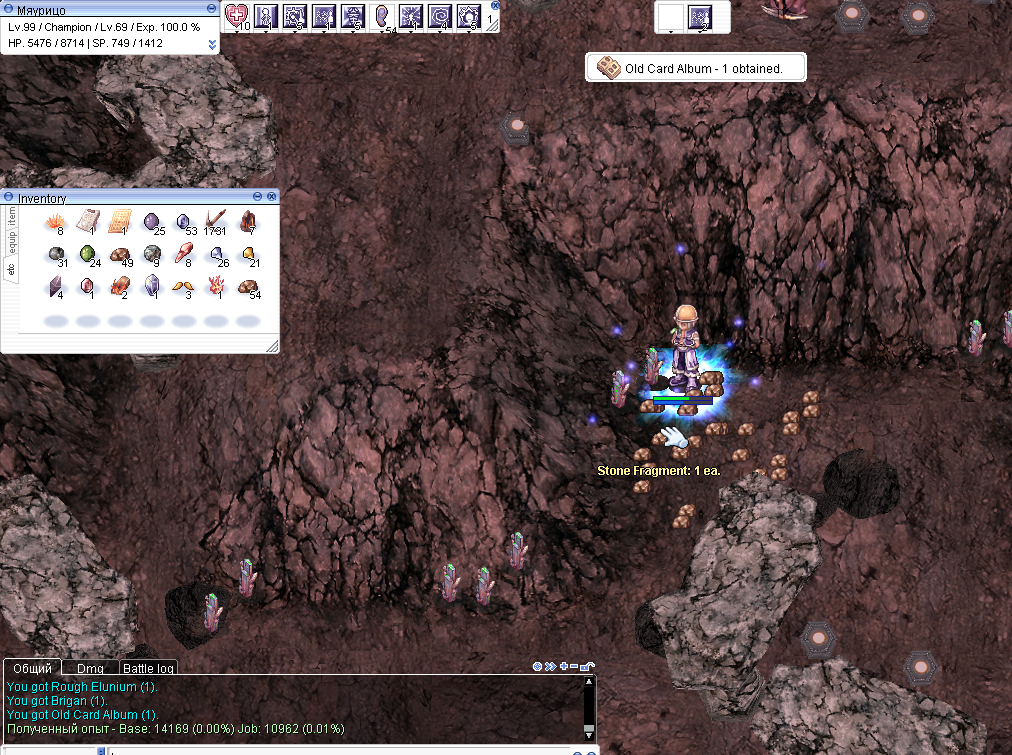Open the Dmg chat tab
Image resolution: width=1012 pixels, height=755 pixels.
point(90,668)
